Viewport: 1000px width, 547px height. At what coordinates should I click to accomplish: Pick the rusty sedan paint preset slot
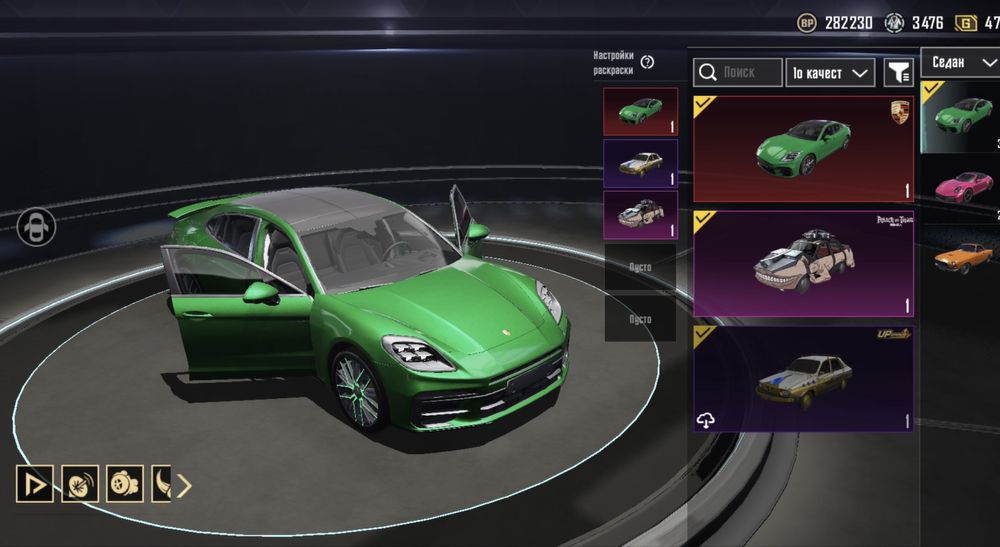(640, 163)
